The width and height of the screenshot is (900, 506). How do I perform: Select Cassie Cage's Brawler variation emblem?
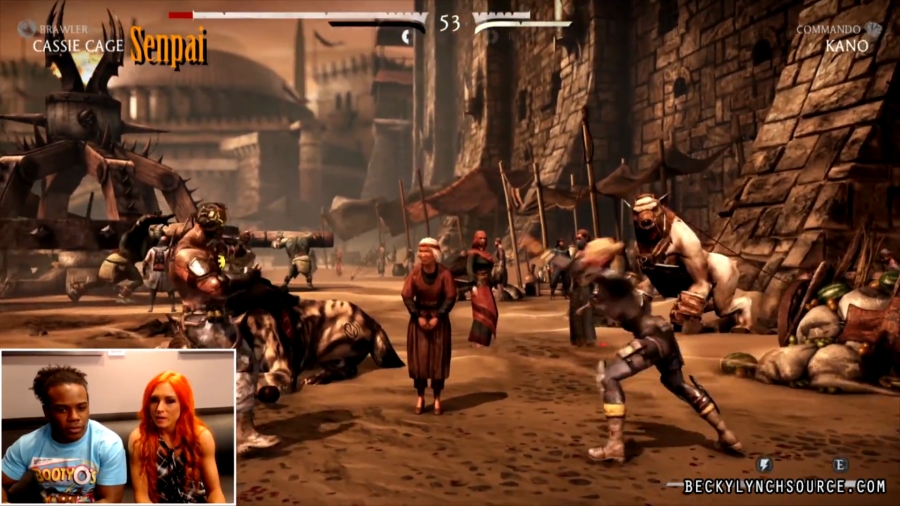tap(26, 30)
